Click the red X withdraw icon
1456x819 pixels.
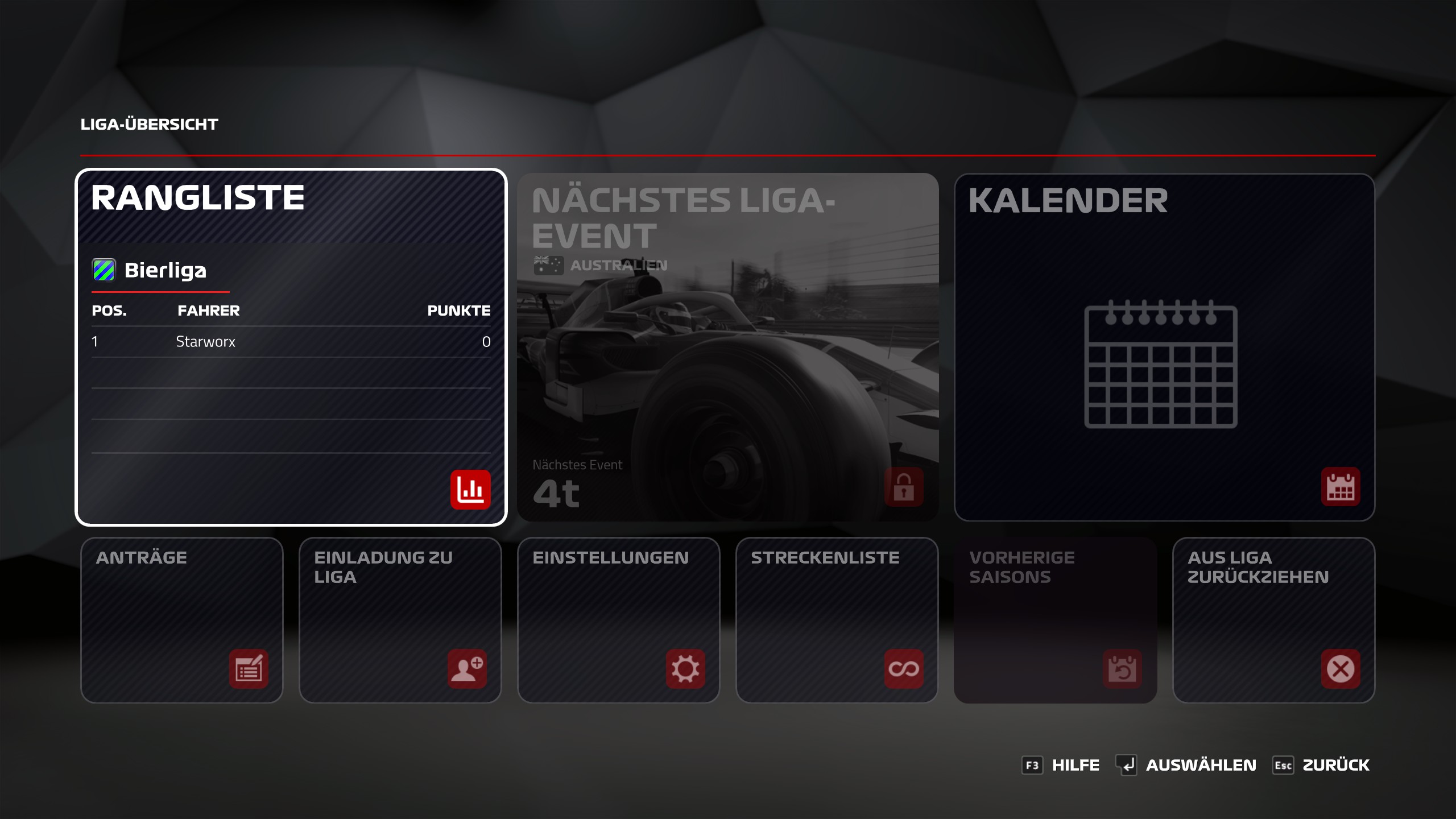coord(1341,669)
